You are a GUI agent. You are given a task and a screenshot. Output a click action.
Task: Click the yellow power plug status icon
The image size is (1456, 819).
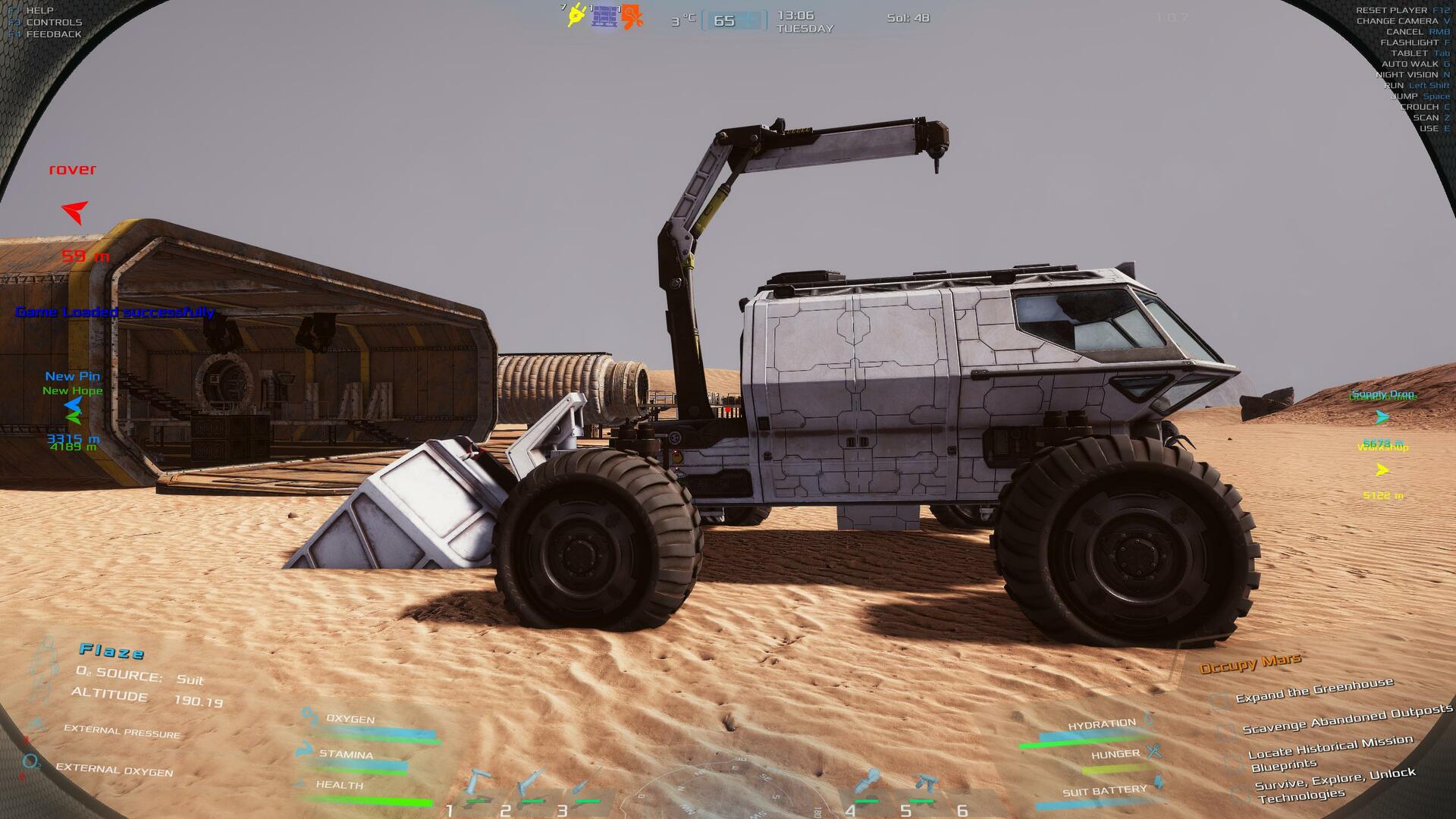(576, 15)
